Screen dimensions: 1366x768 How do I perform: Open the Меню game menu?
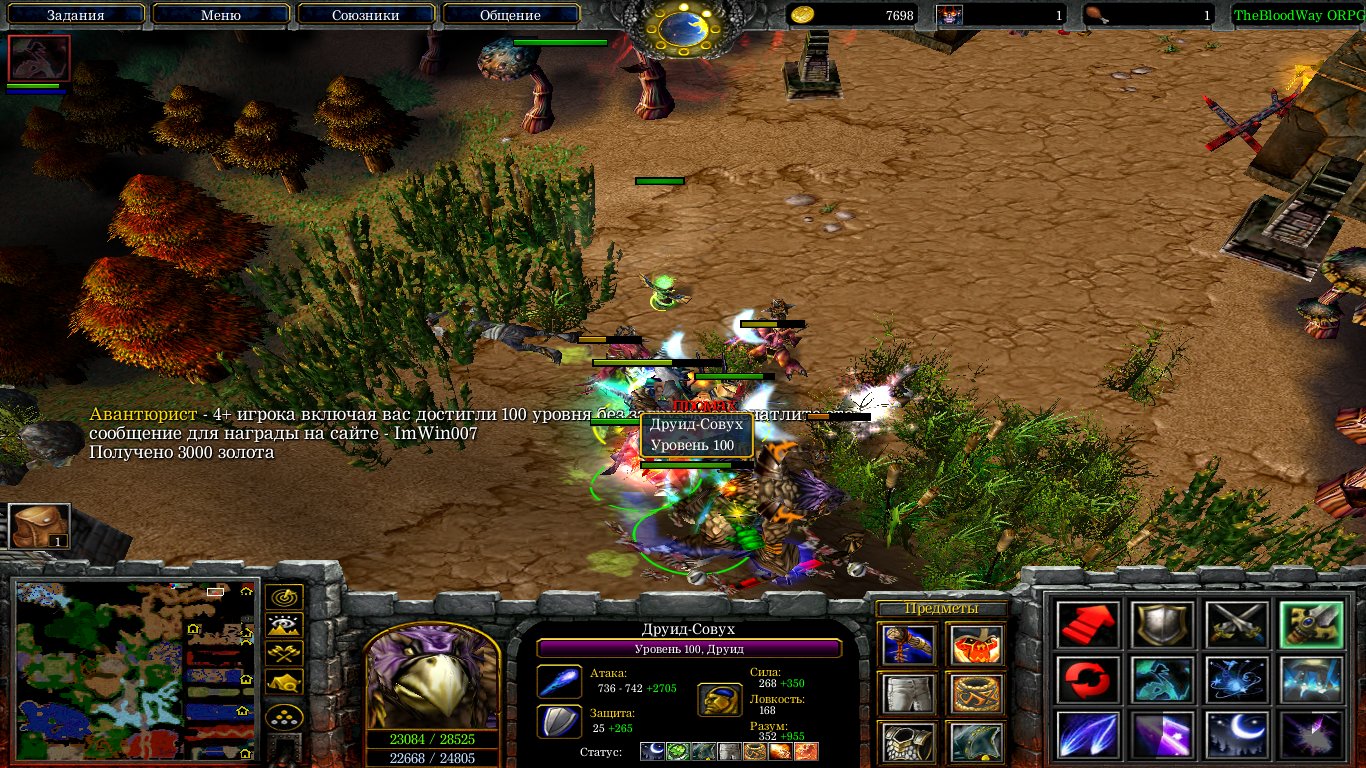[221, 15]
